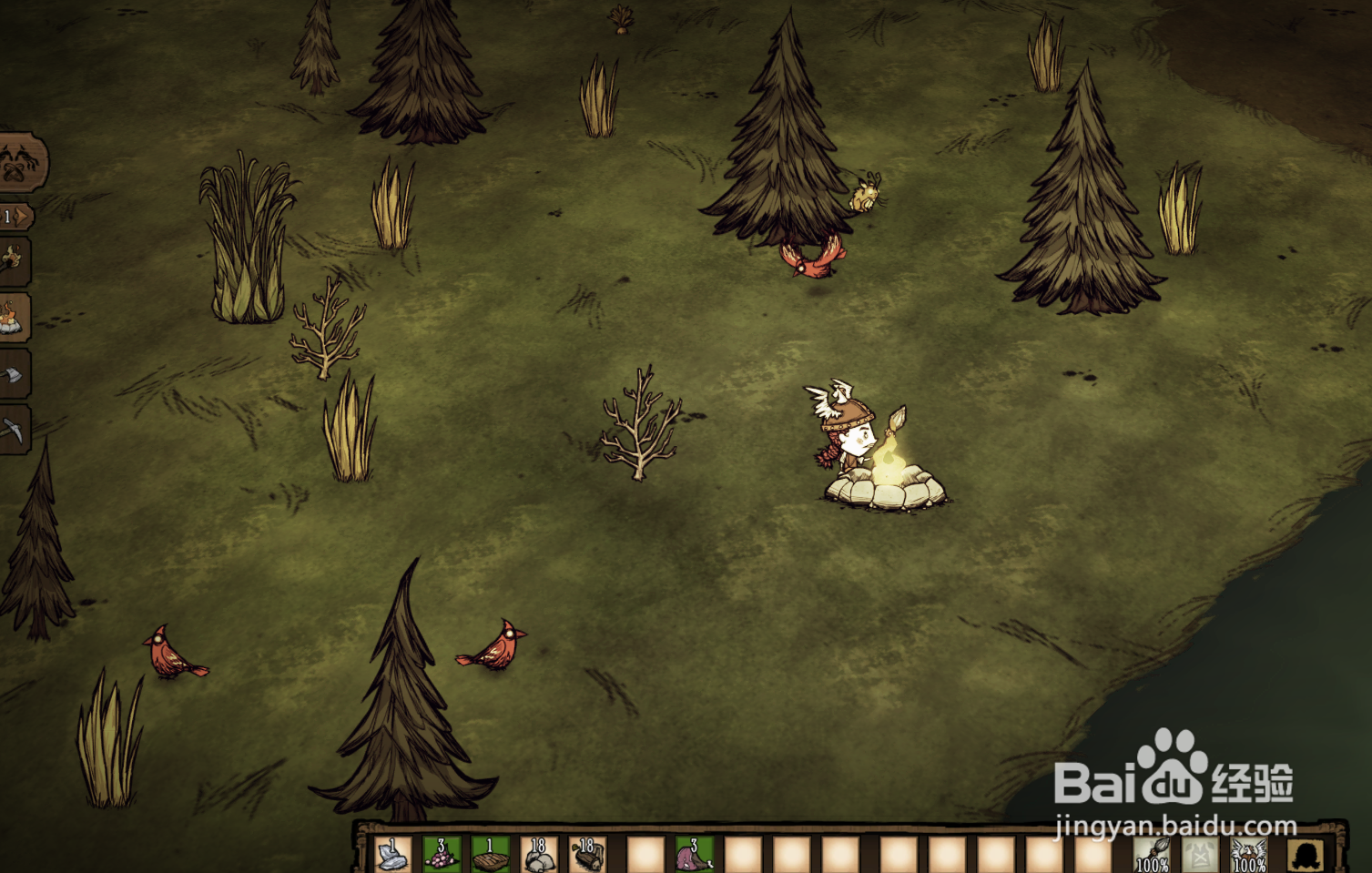Select the flint slot in the inventory
The width and height of the screenshot is (1372, 873).
coord(393,856)
